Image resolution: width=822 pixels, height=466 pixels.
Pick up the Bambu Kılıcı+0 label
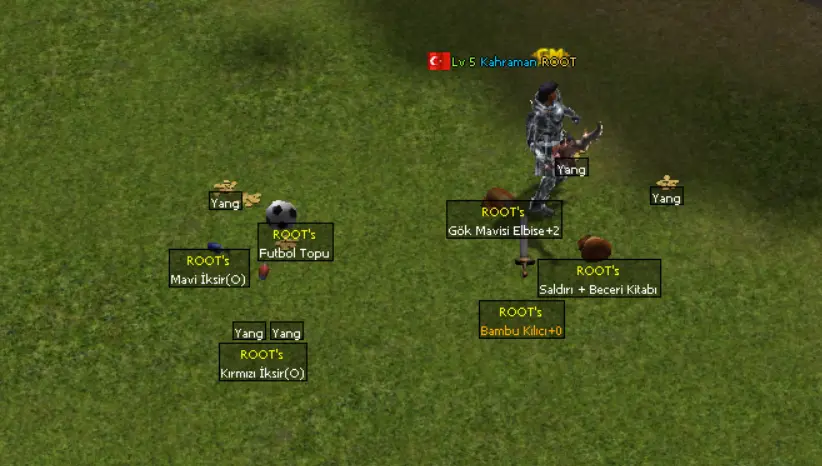coord(521,321)
